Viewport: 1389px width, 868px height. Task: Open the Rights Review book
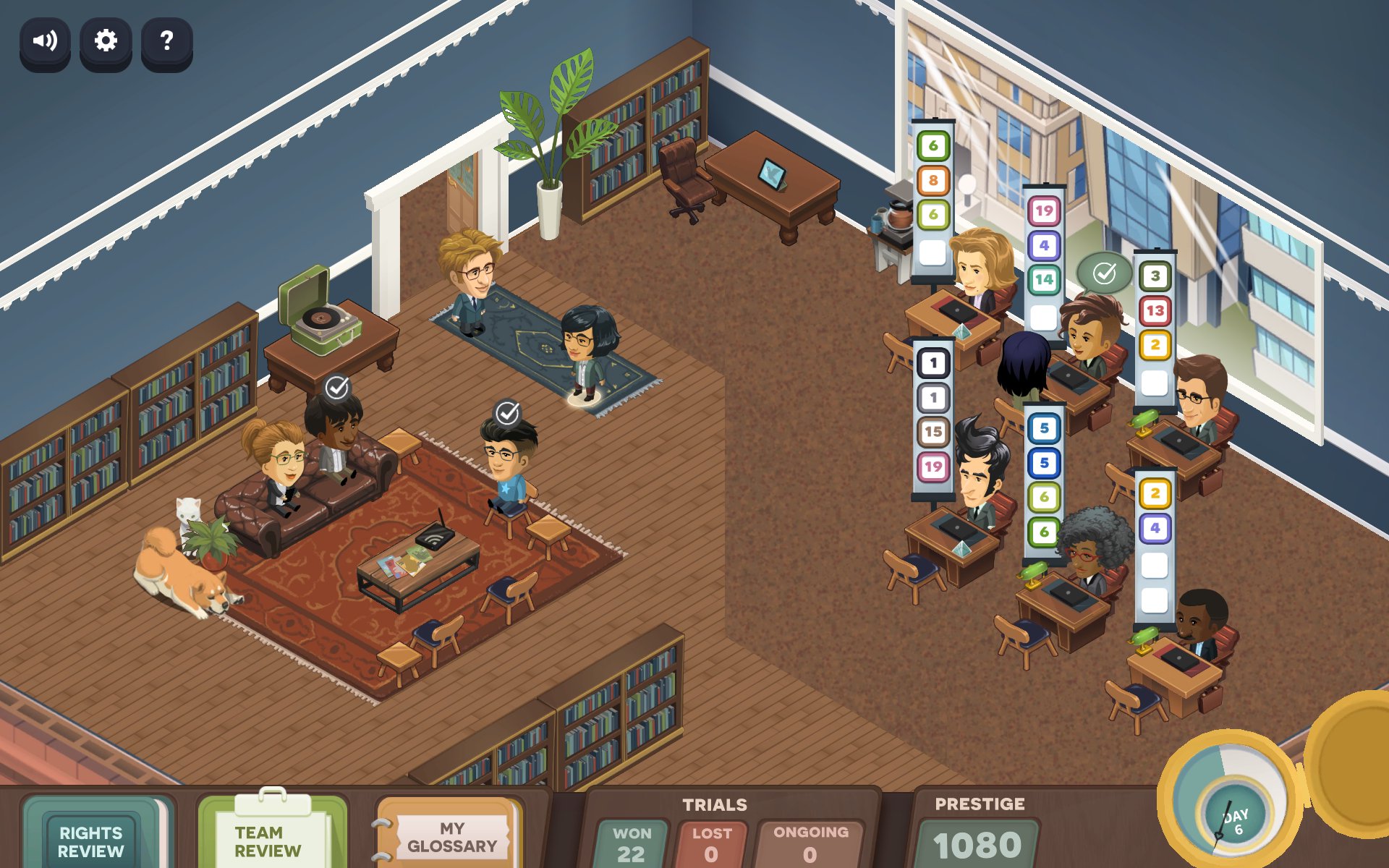tap(92, 839)
